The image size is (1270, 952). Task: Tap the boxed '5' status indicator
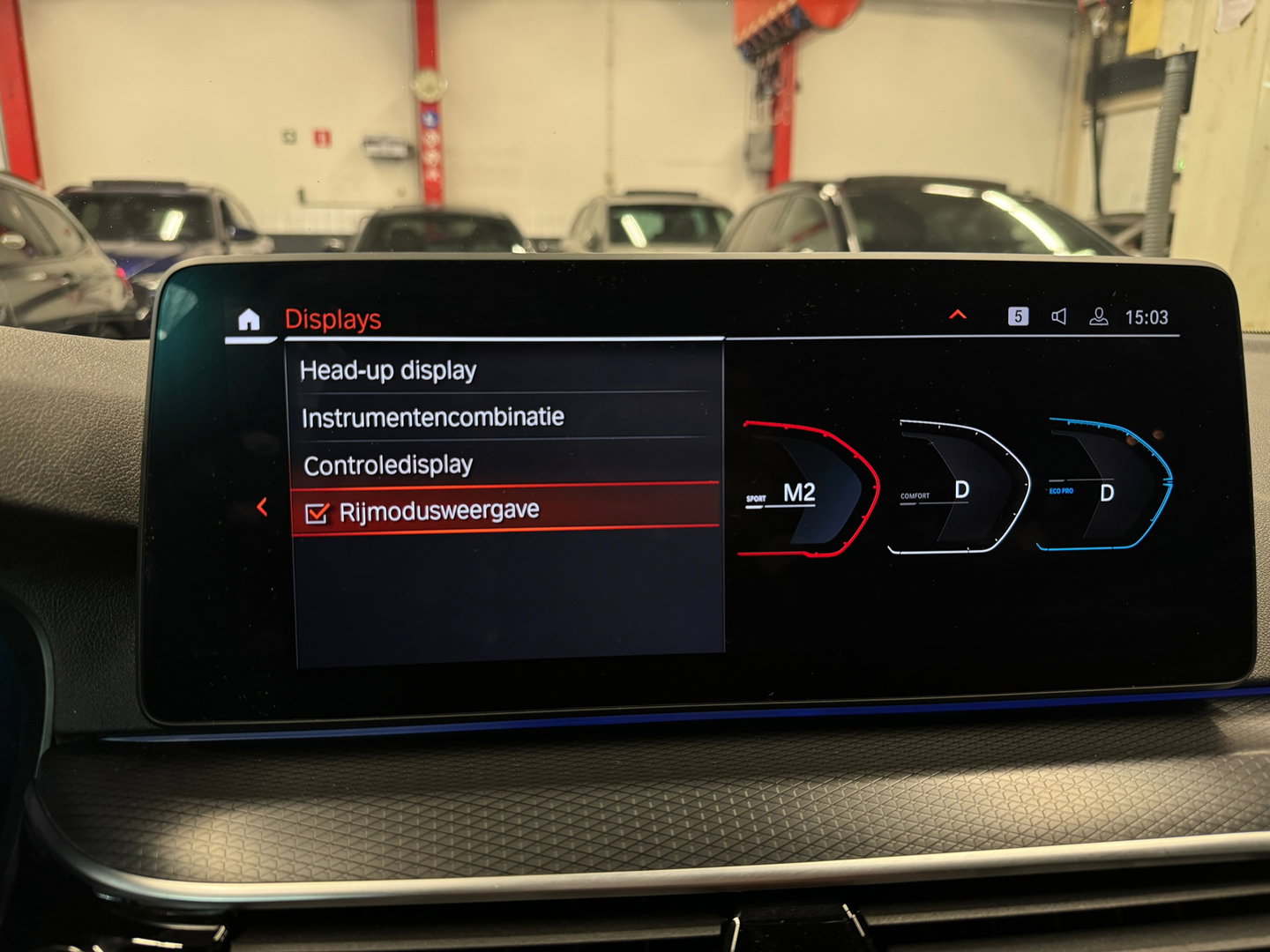1019,316
